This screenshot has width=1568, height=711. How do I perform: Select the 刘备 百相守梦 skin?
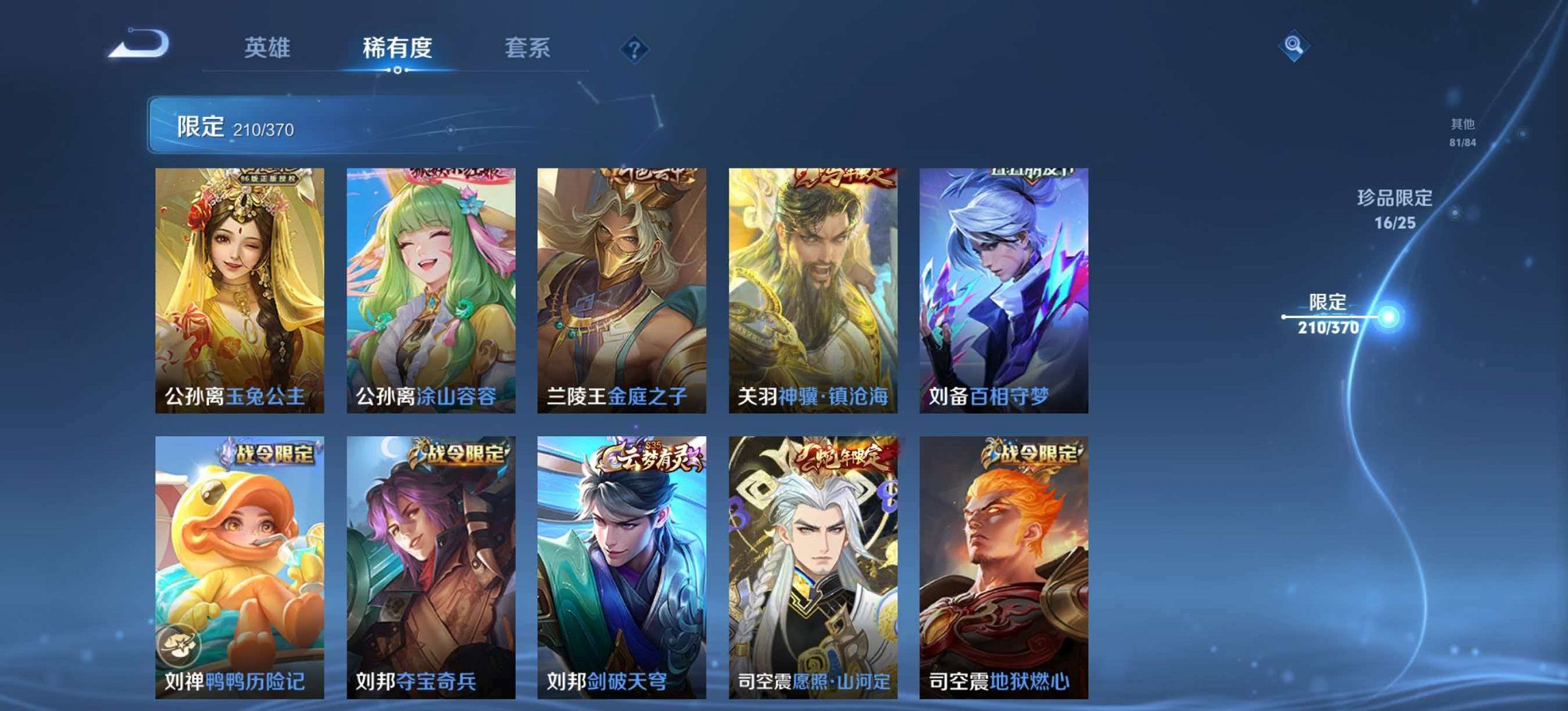1000,287
